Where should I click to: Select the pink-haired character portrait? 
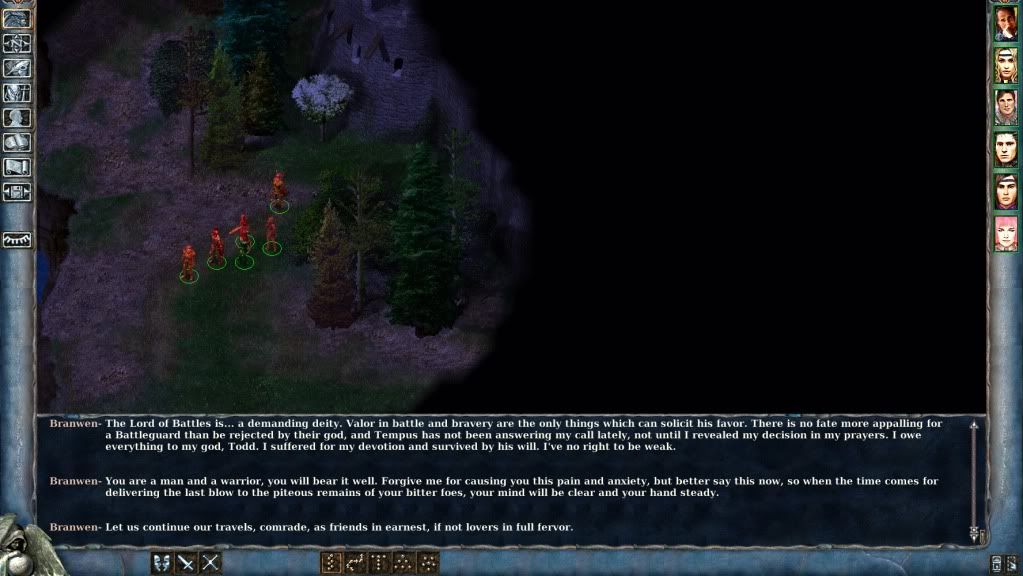1005,233
